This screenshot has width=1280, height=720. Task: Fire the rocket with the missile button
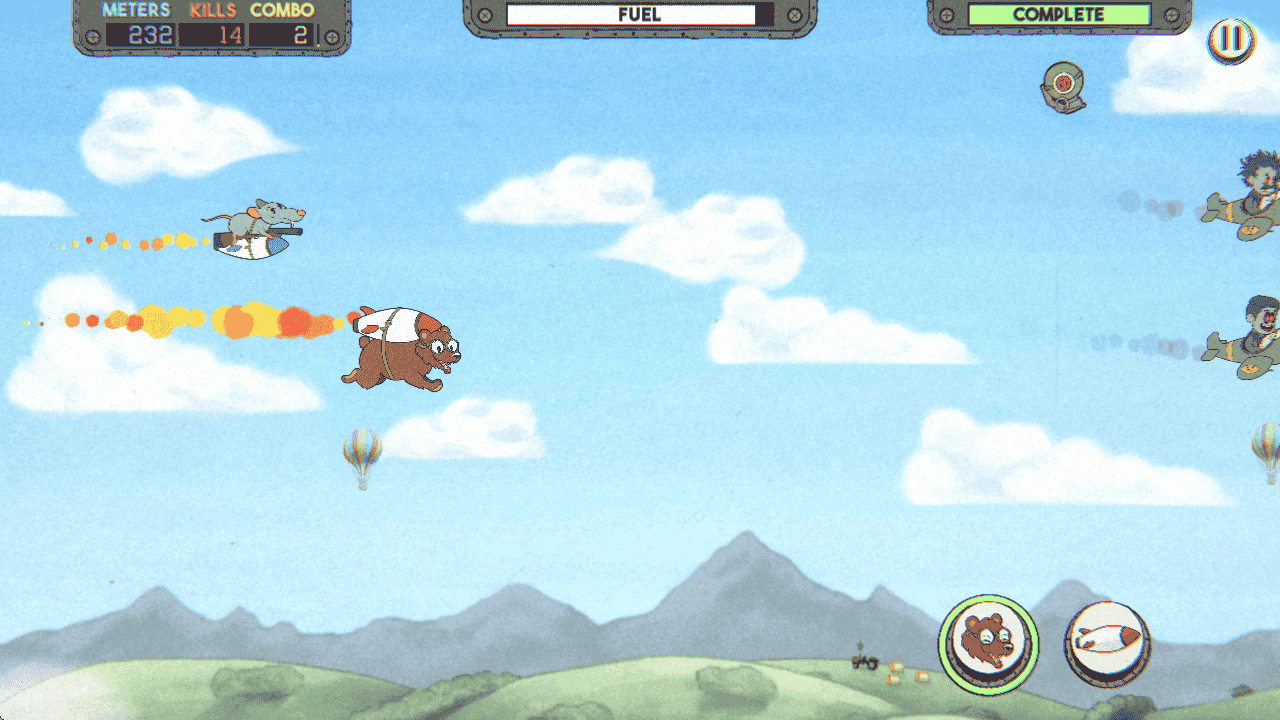click(x=1107, y=643)
